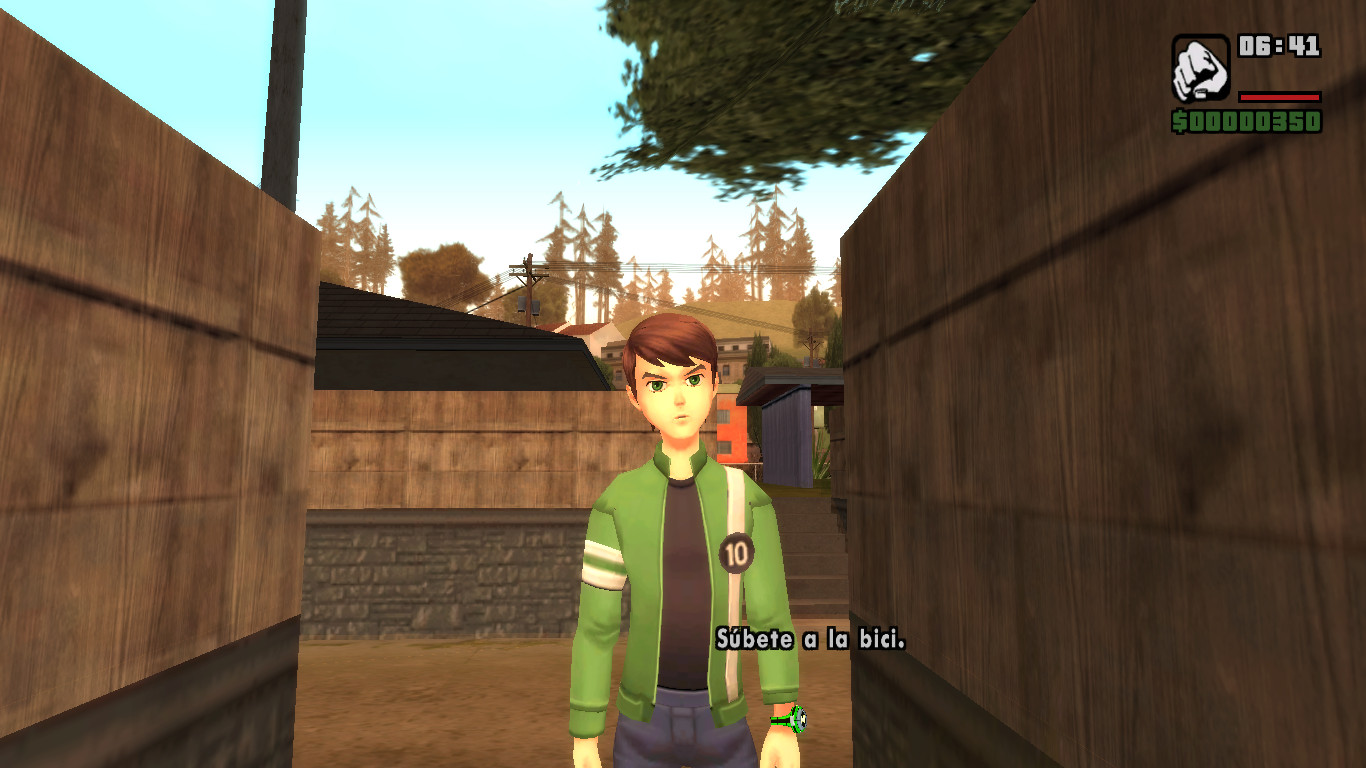
Task: Click the red health bar under the clock
Action: click(x=1280, y=97)
